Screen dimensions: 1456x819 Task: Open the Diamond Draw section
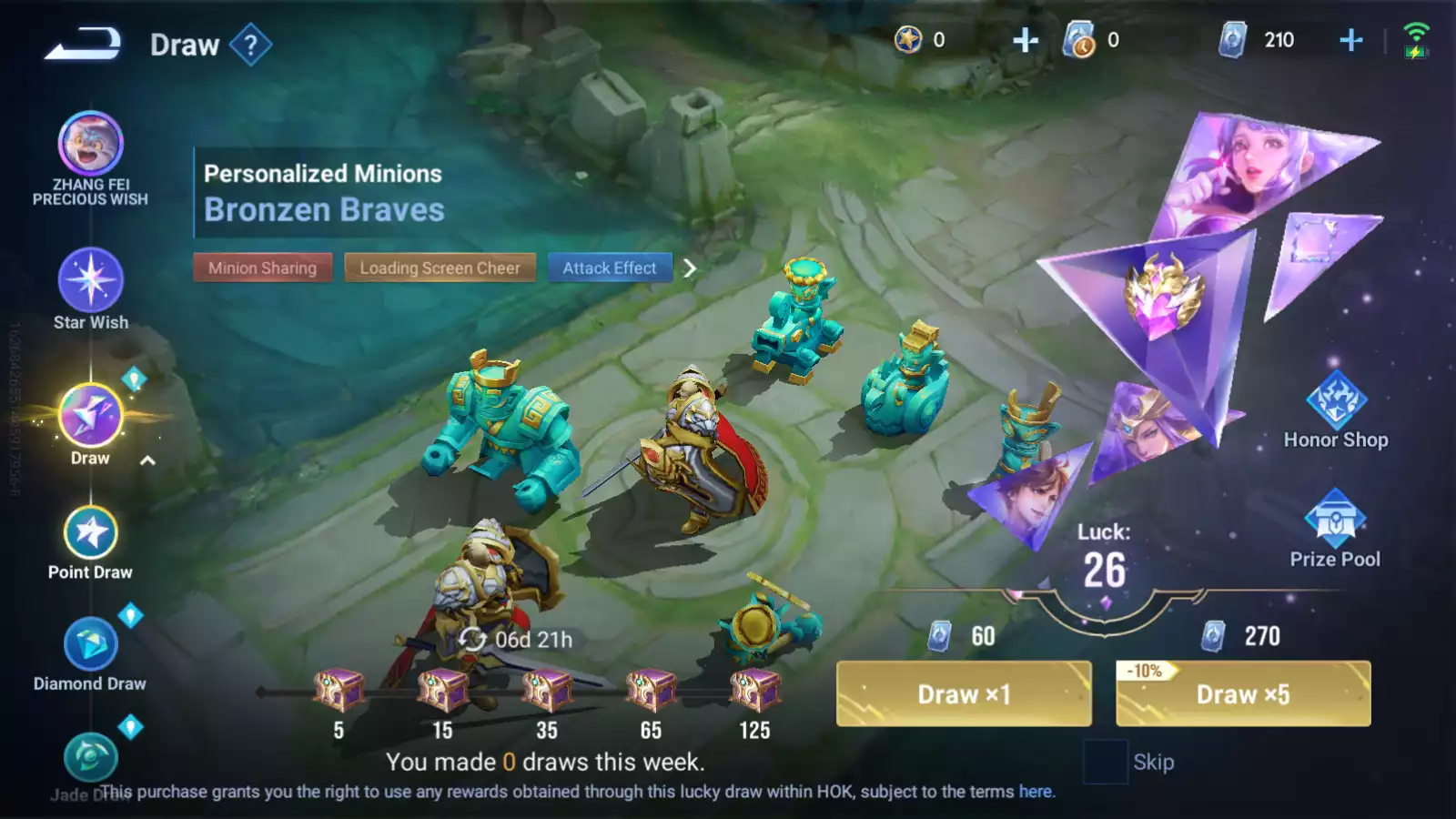click(88, 646)
